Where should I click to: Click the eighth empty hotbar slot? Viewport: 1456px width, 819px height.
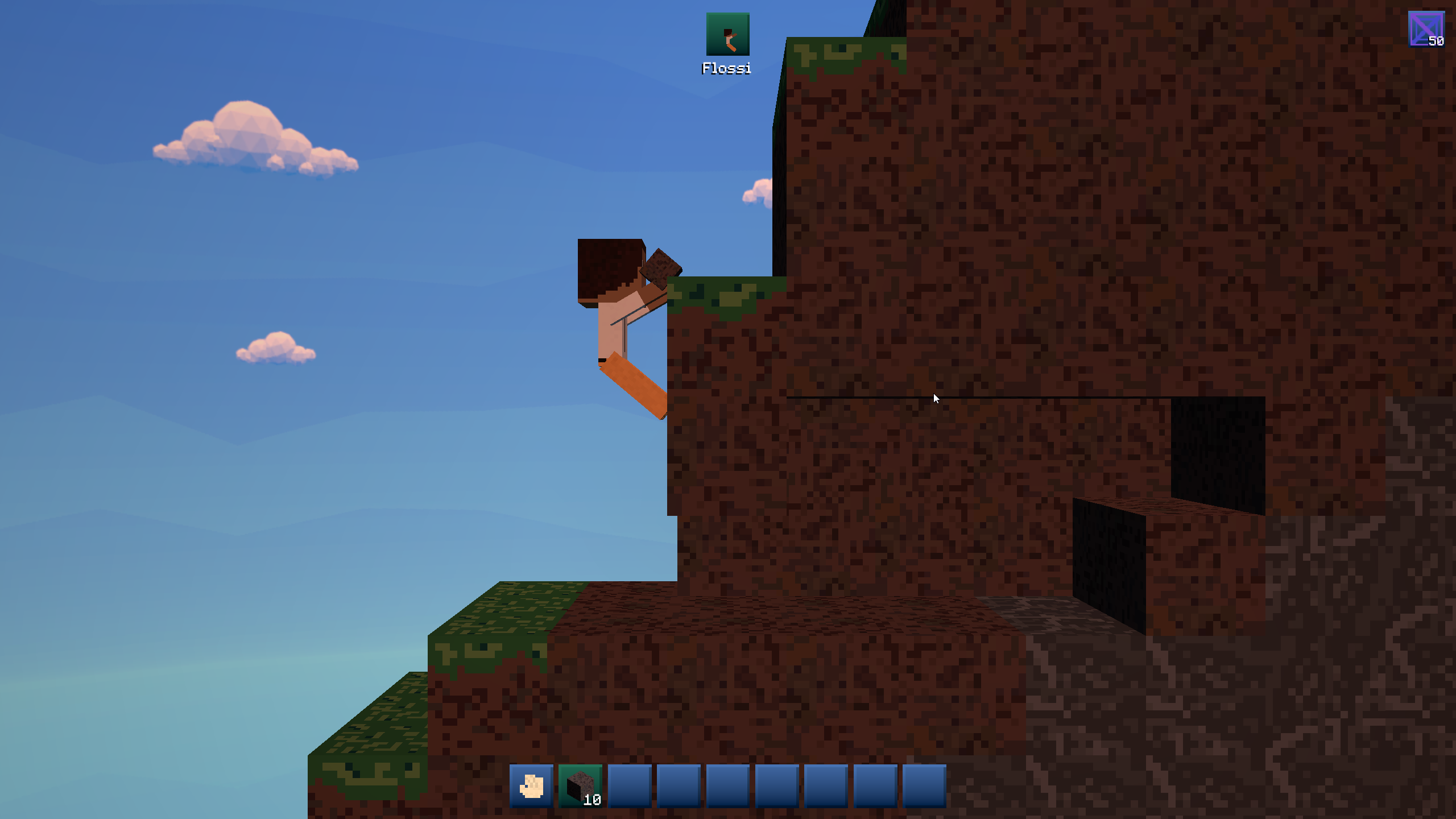[x=874, y=787]
